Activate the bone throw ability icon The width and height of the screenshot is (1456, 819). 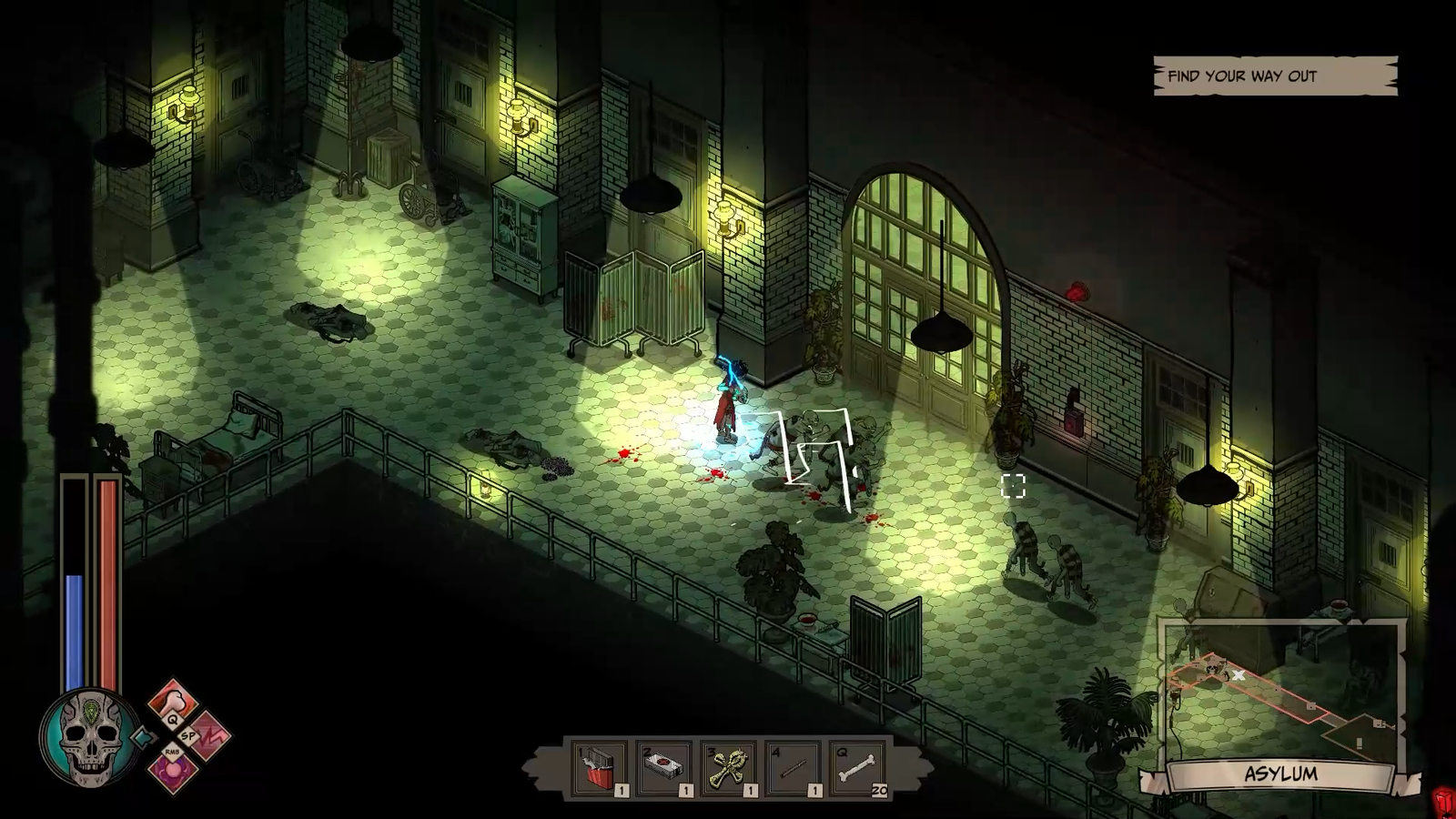pyautogui.click(x=173, y=701)
